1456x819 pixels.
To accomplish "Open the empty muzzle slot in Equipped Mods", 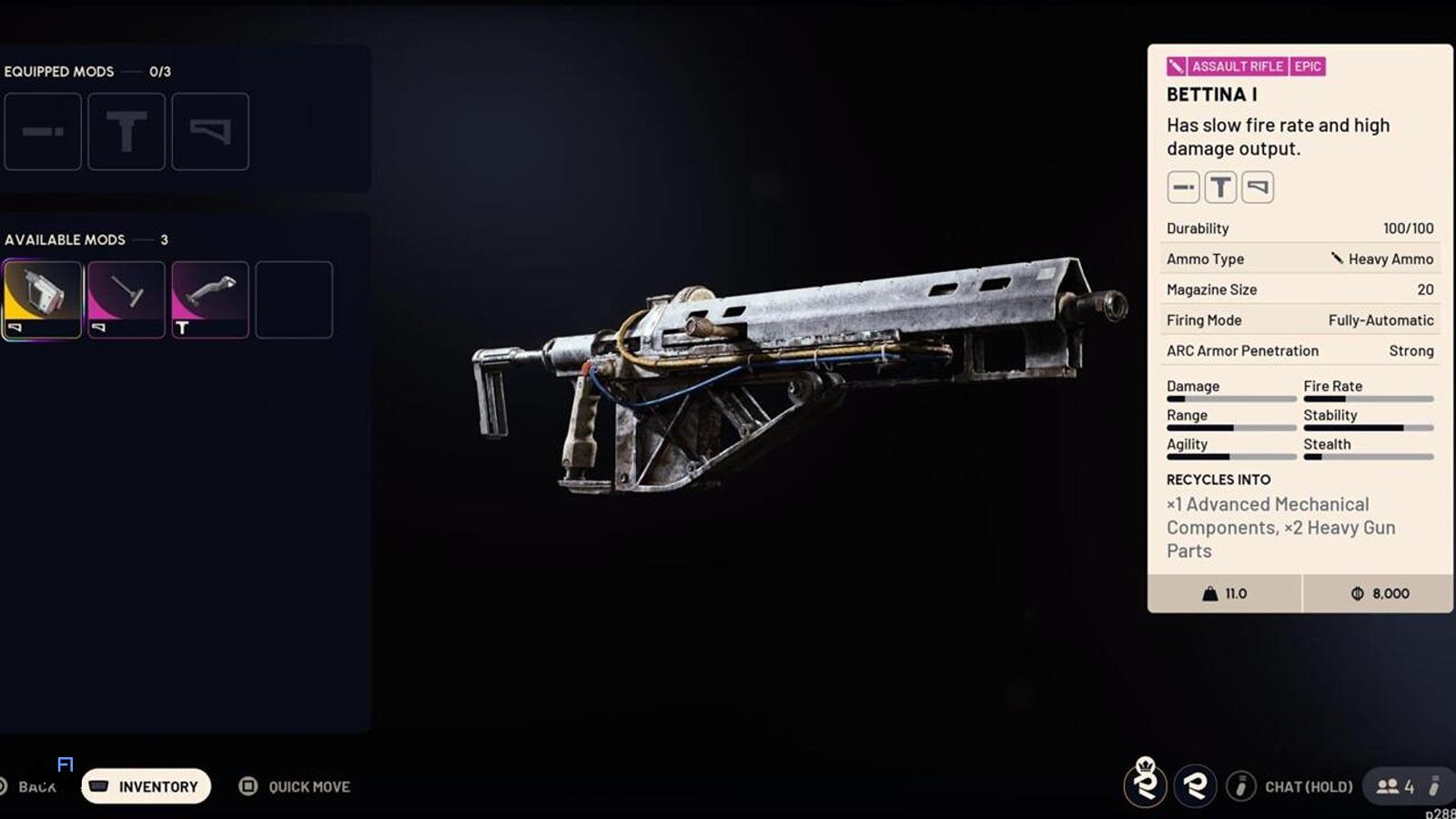I will (43, 131).
